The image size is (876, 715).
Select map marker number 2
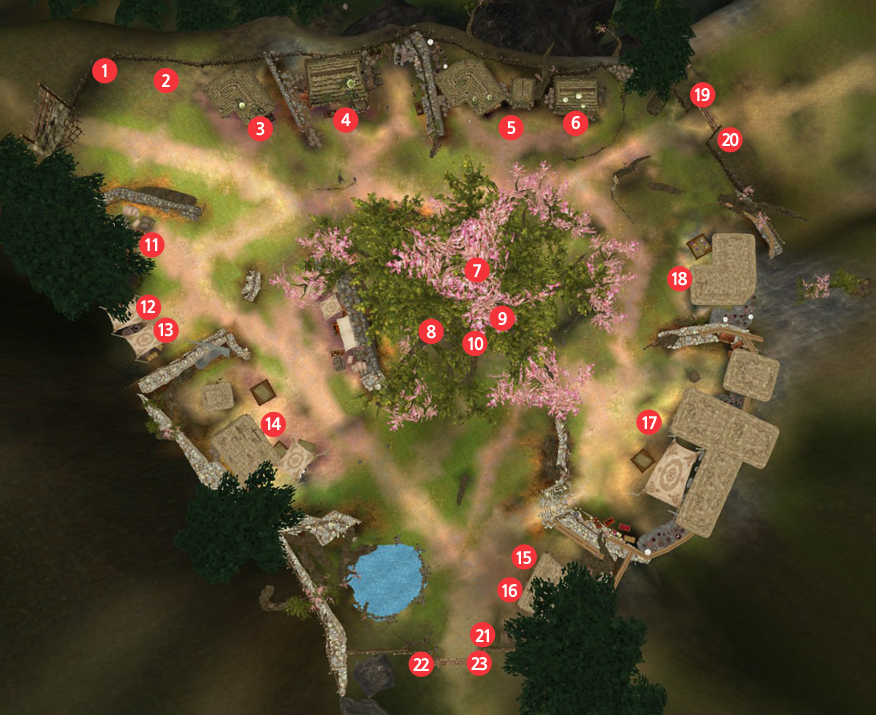pyautogui.click(x=166, y=80)
